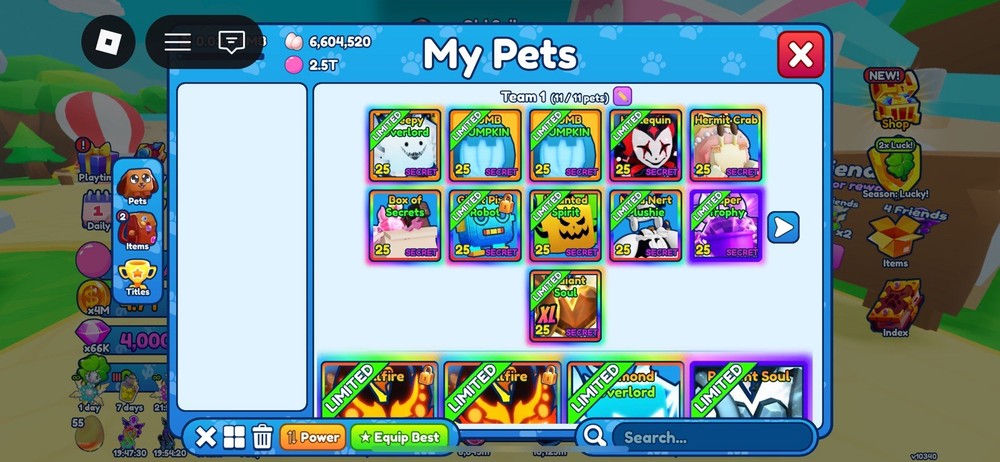Close the My Pets window
The height and width of the screenshot is (462, 1000).
(x=800, y=55)
